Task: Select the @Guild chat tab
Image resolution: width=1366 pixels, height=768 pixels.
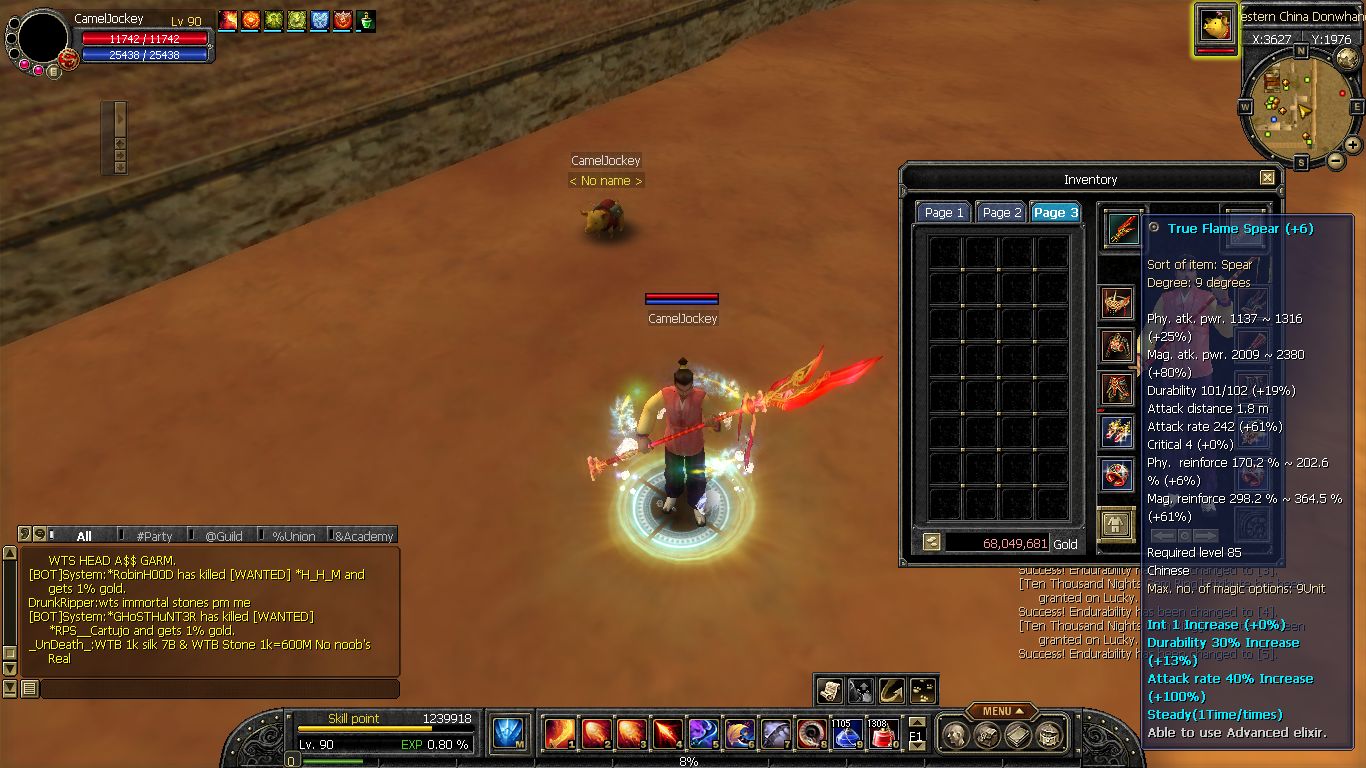Action: point(225,536)
